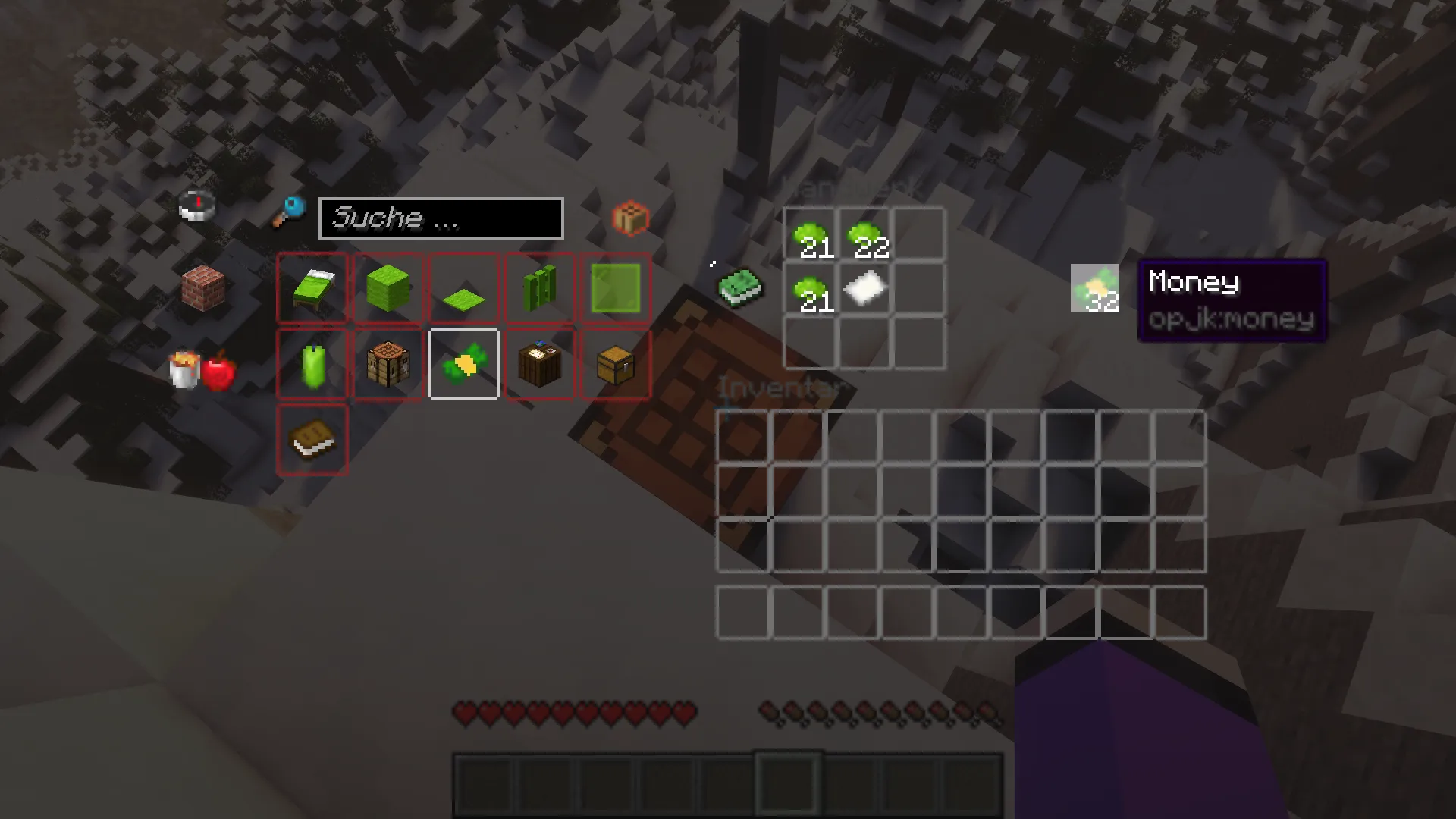Choose the green carpet recipe
The height and width of the screenshot is (819, 1456).
tap(463, 288)
